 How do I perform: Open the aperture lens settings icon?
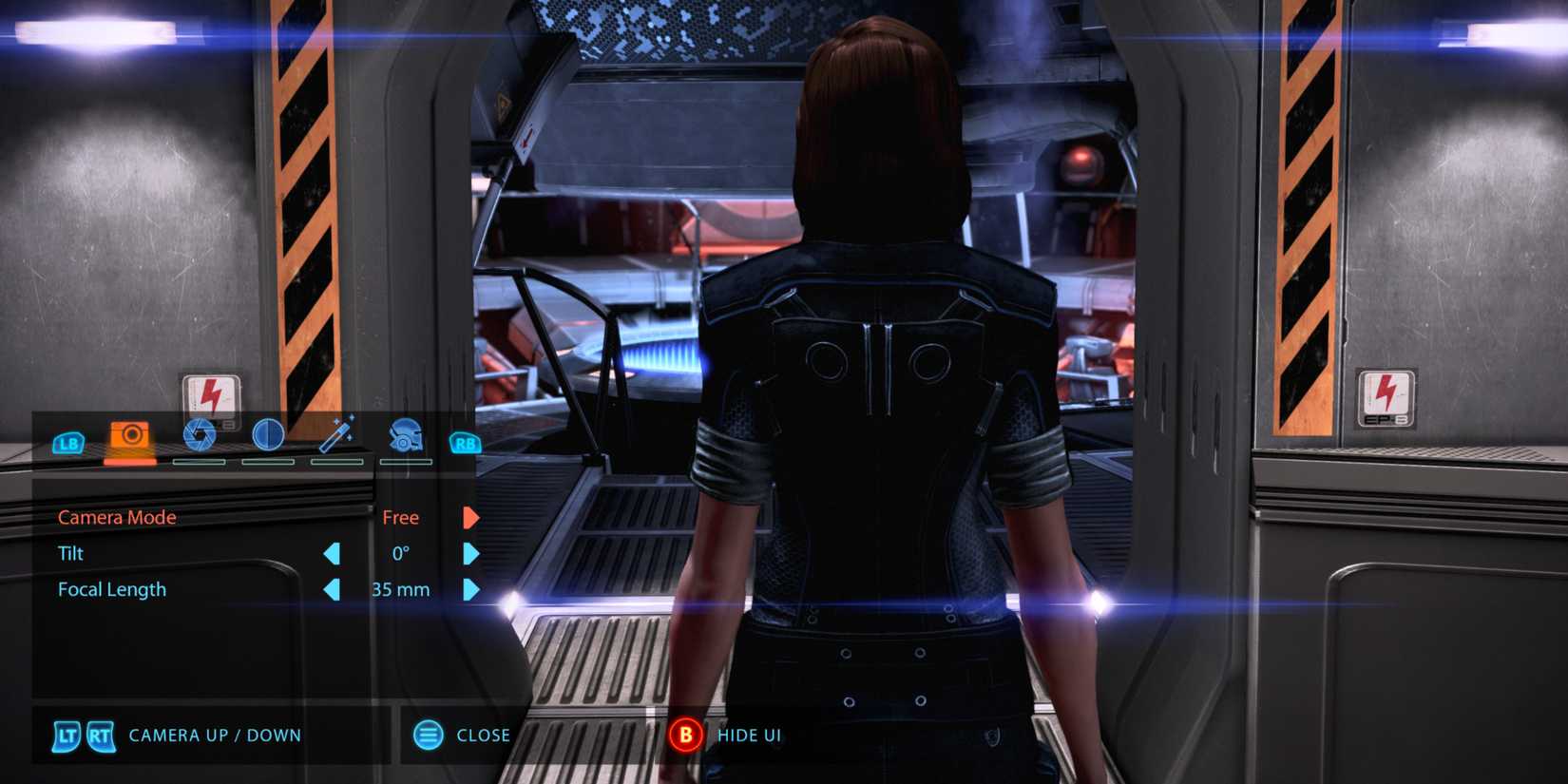pos(200,435)
